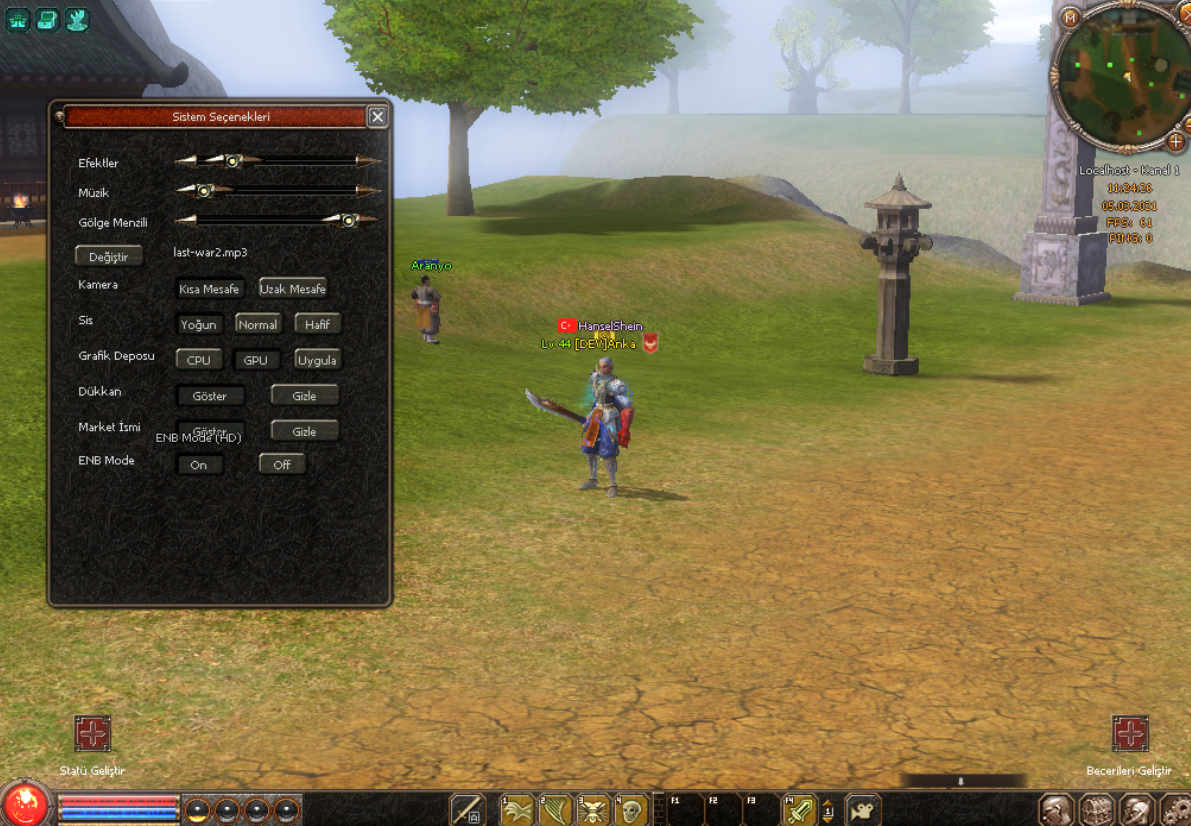Switch fog to Hafif
Viewport: 1191px width, 826px height.
pyautogui.click(x=318, y=324)
